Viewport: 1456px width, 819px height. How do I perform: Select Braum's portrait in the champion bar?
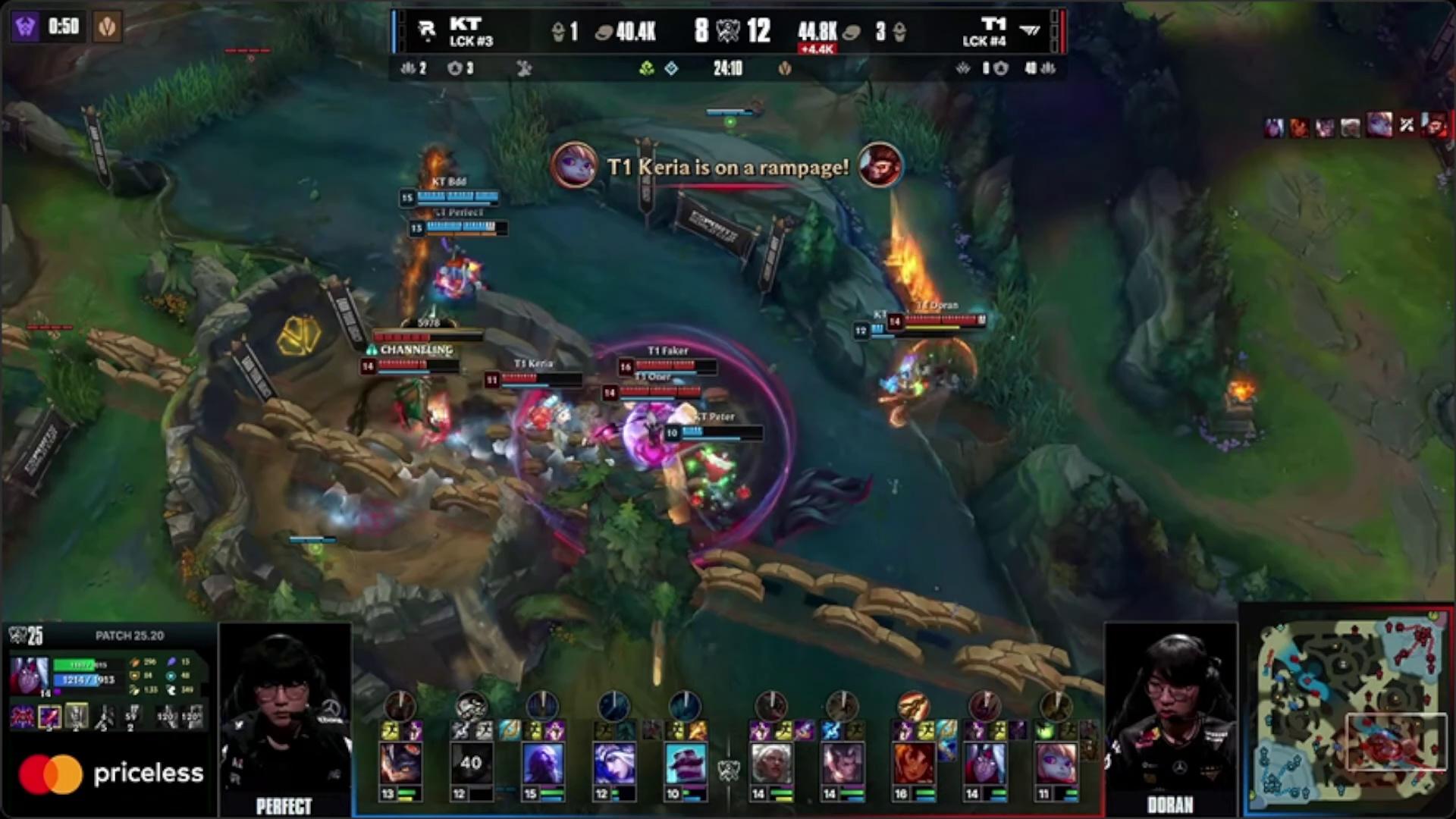685,763
